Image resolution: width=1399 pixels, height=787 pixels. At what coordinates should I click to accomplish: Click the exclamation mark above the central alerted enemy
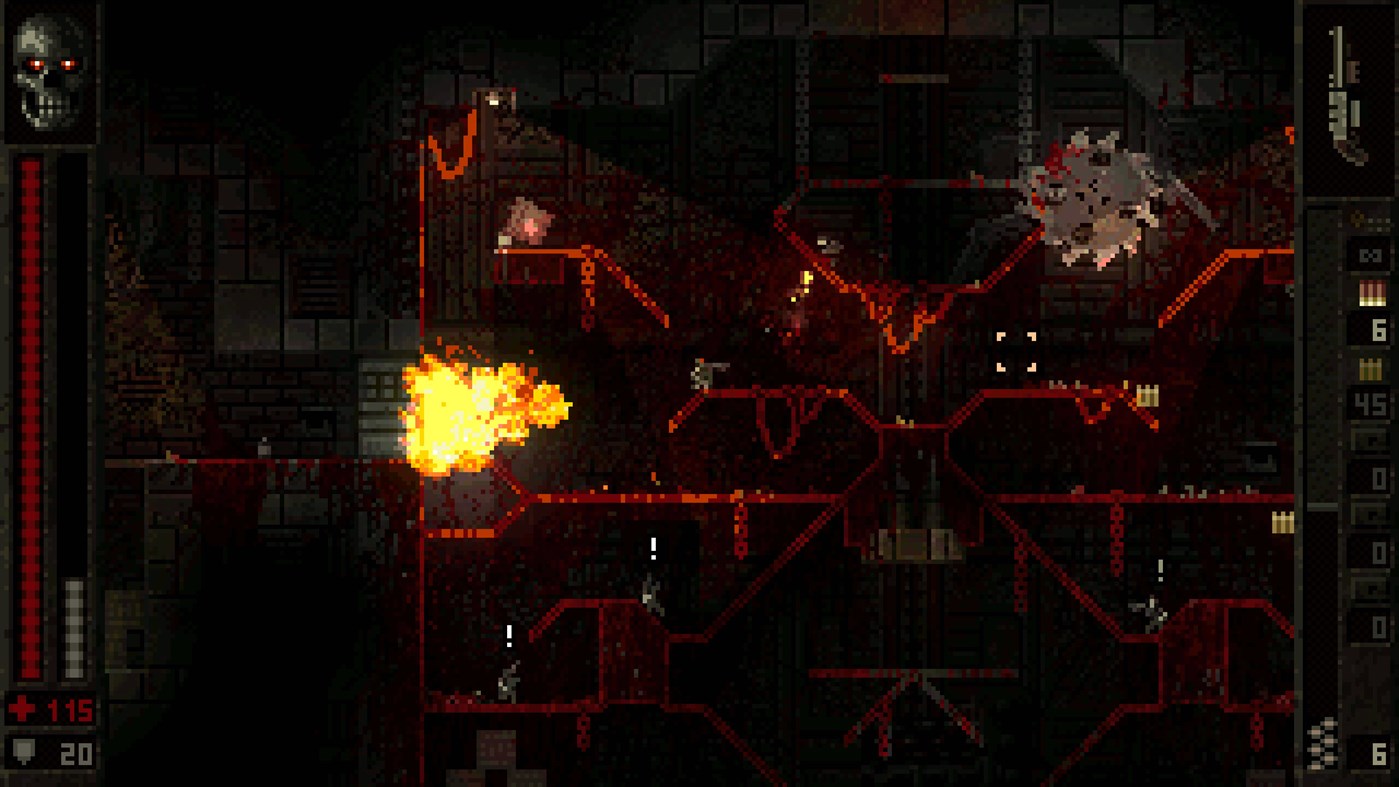(653, 546)
